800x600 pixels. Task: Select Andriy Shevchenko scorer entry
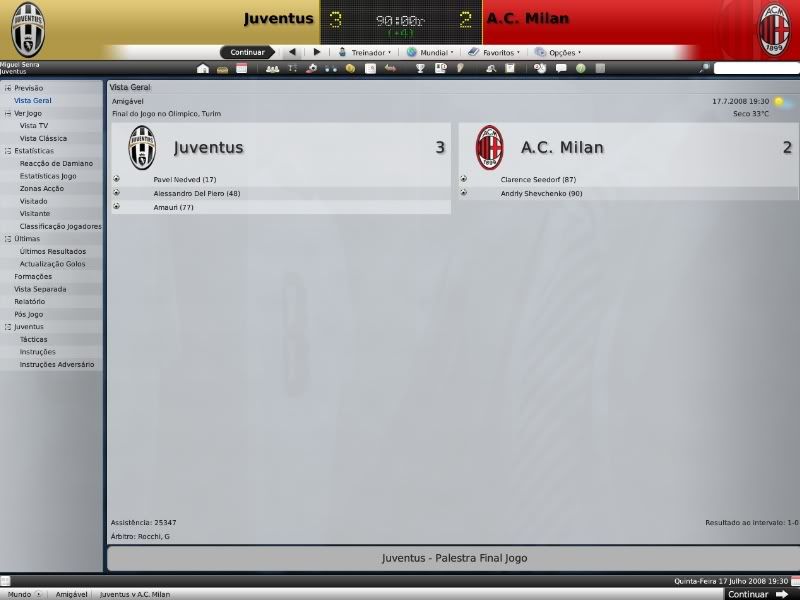541,193
